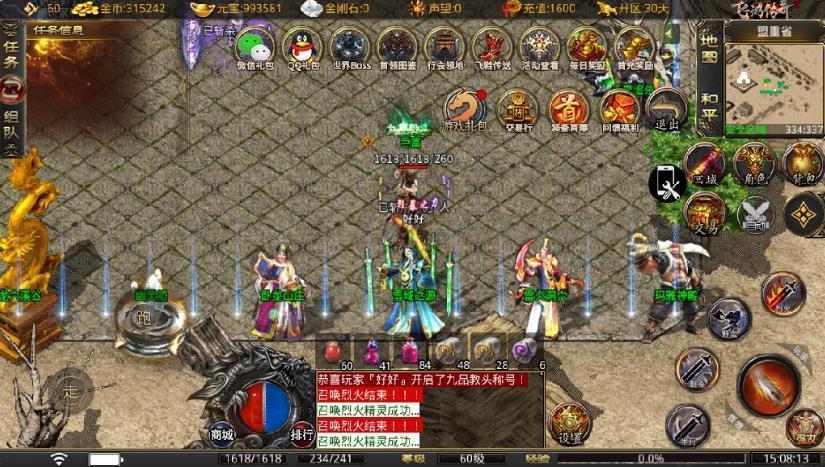Open the 角色 character sheet
825x467 pixels.
point(754,162)
